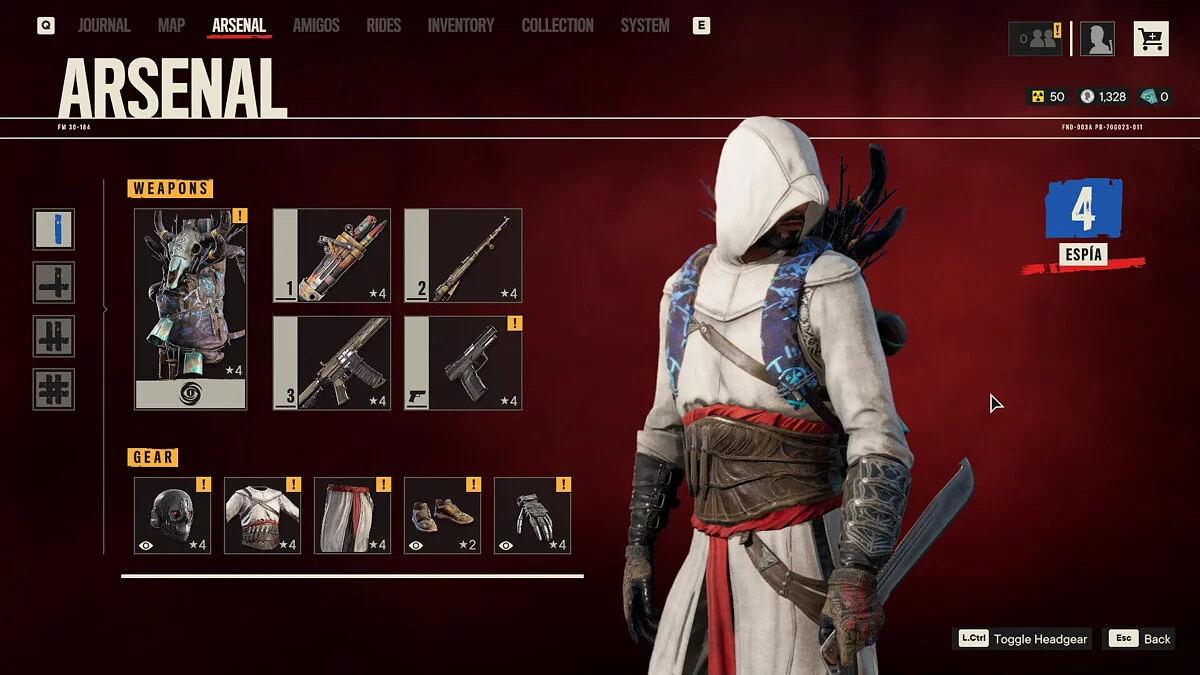
Task: Show the Inventory tab
Action: tap(461, 26)
